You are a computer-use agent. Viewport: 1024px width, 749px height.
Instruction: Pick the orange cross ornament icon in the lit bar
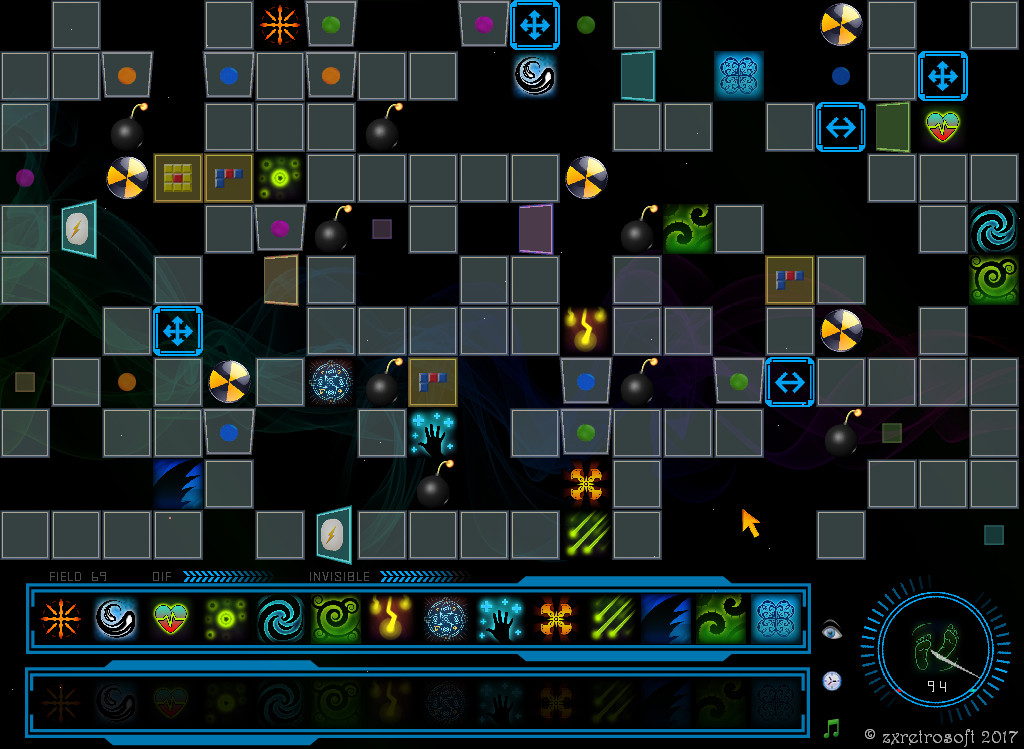coord(553,619)
